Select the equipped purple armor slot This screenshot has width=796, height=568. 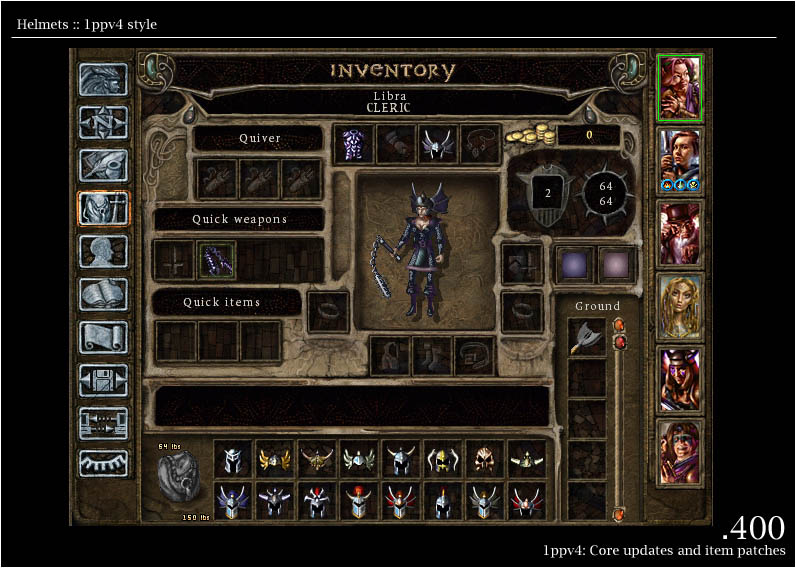[x=352, y=143]
